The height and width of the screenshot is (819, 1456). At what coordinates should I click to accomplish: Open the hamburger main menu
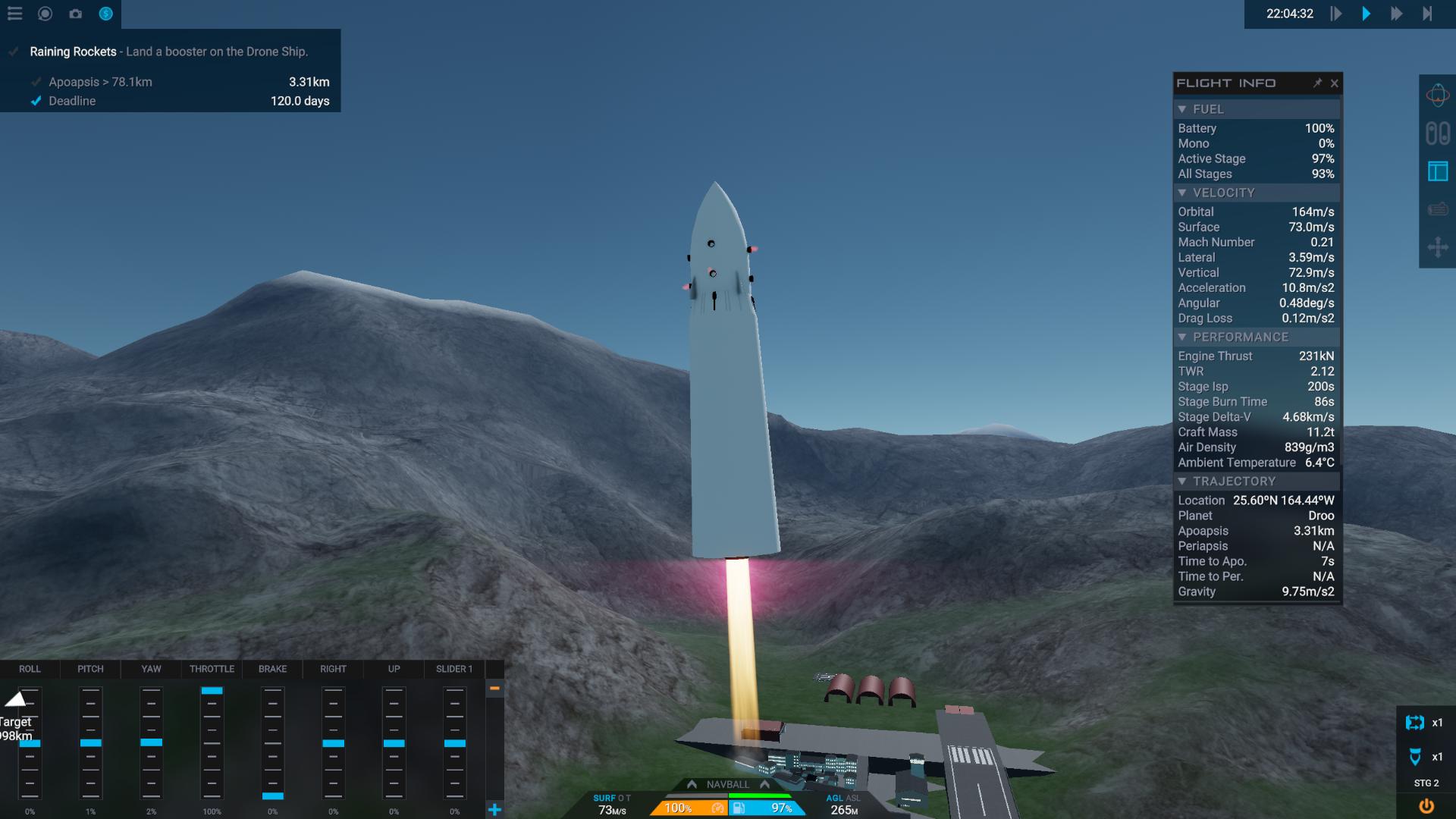click(x=14, y=14)
